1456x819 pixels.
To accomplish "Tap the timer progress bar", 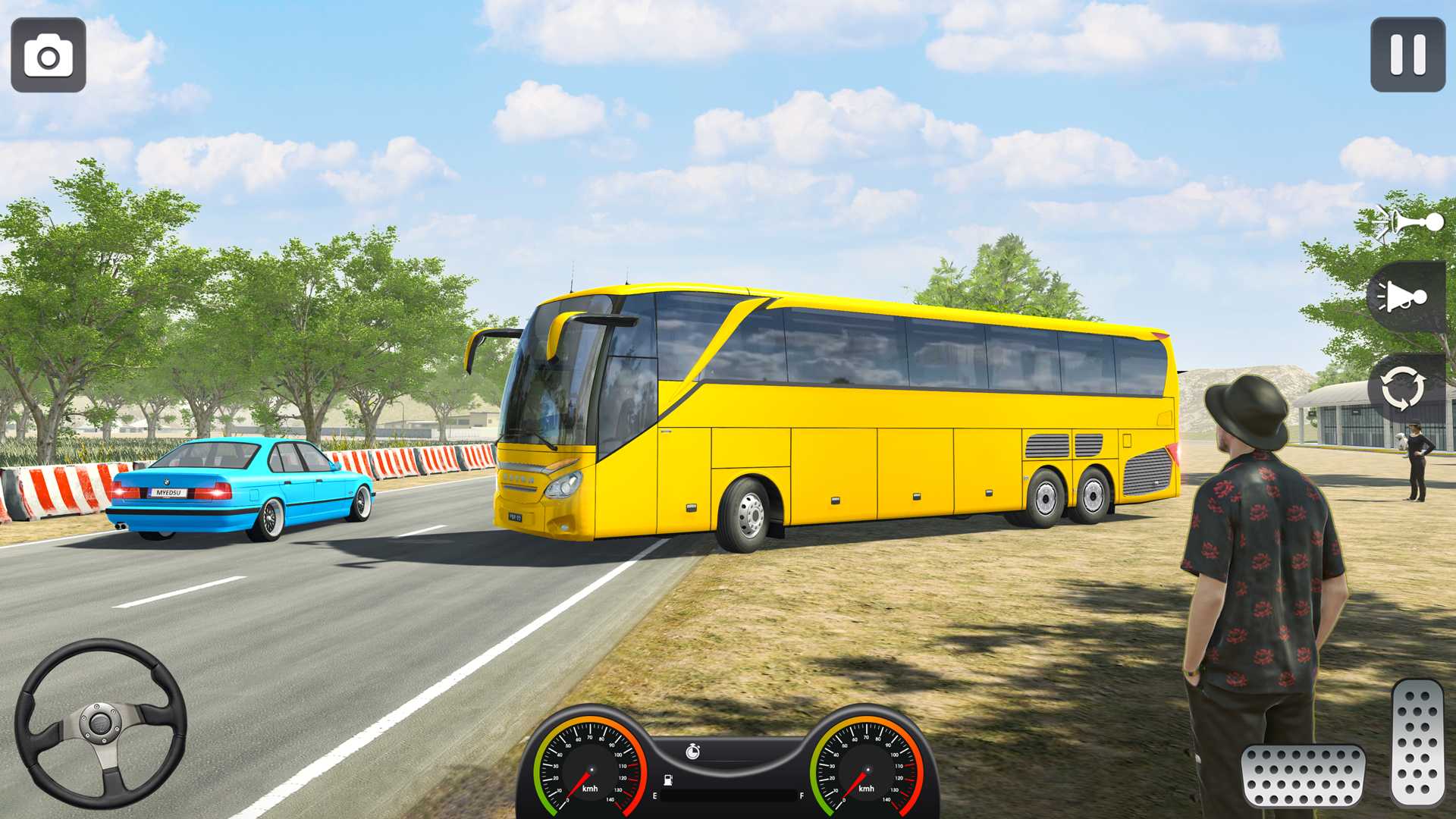I will click(732, 761).
